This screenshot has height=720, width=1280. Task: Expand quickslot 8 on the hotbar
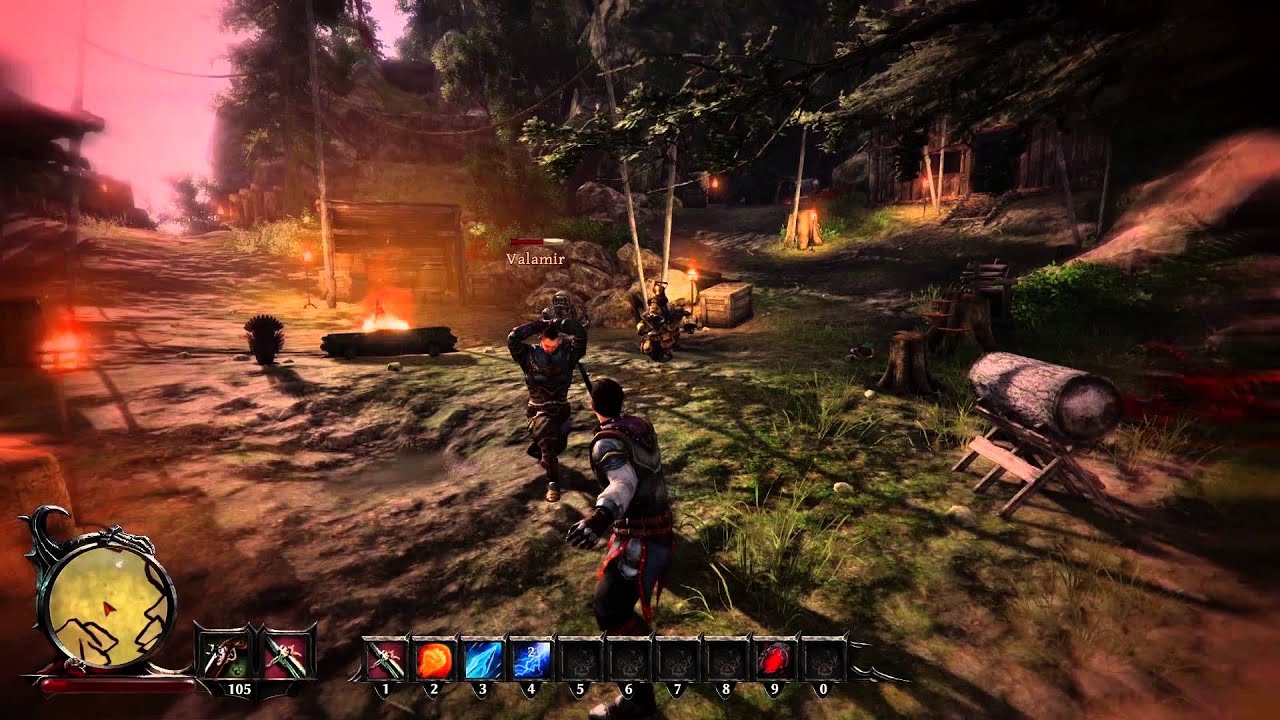tap(727, 661)
